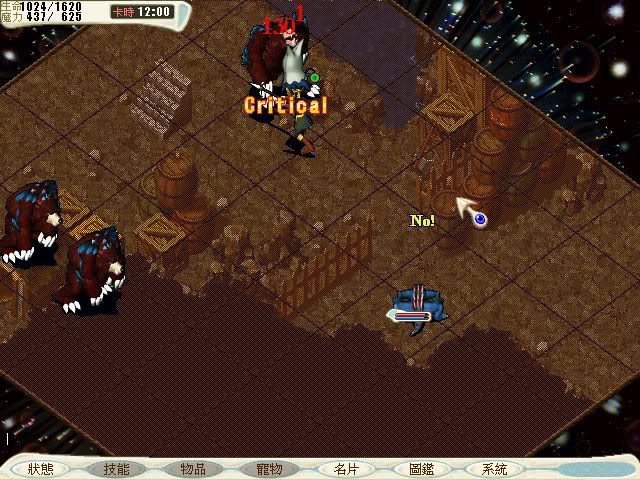Viewport: 640px width, 480px height.
Task: Open the 技能 skills menu
Action: [117, 468]
